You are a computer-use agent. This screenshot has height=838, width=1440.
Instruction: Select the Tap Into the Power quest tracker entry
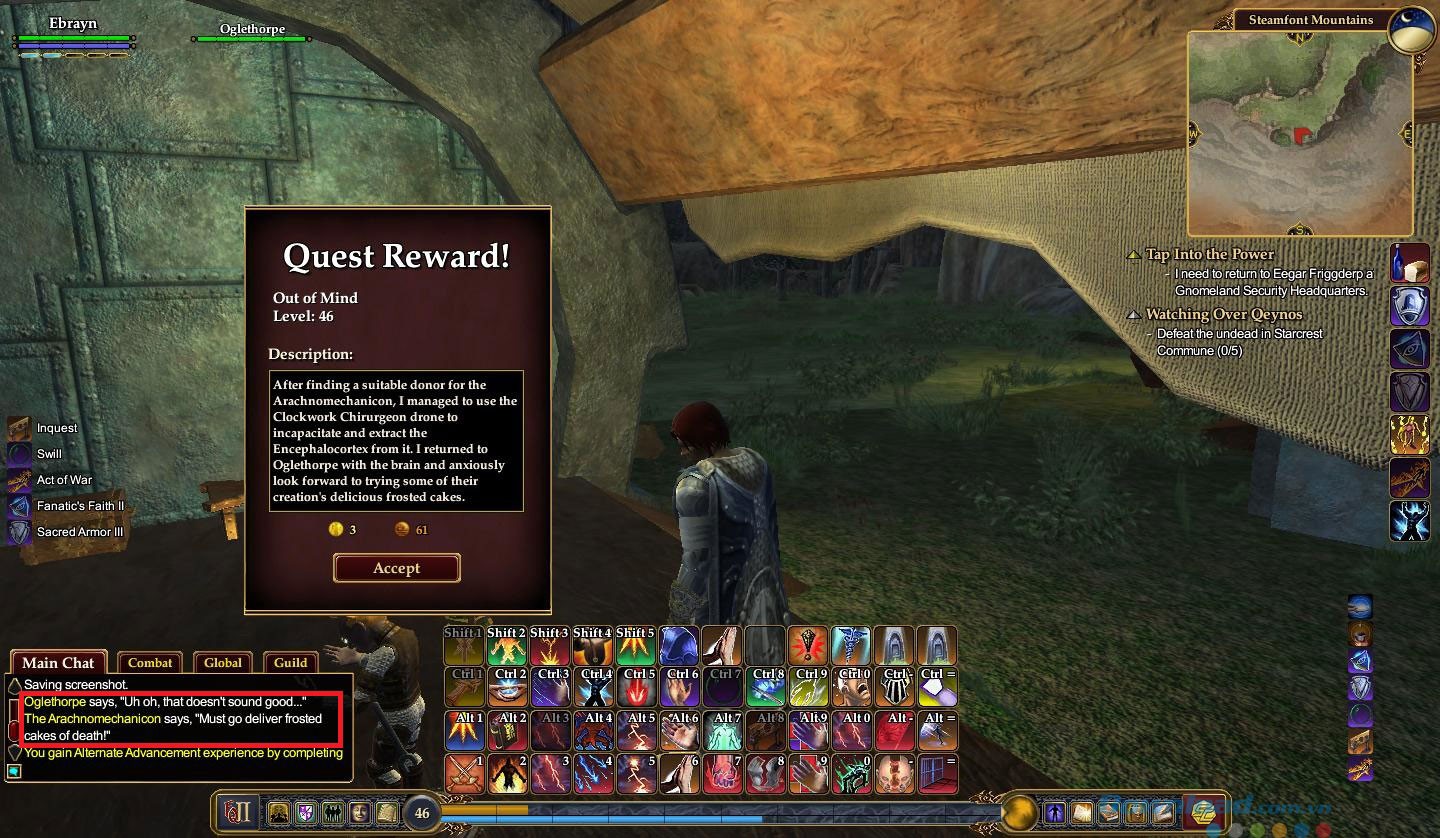click(1210, 254)
